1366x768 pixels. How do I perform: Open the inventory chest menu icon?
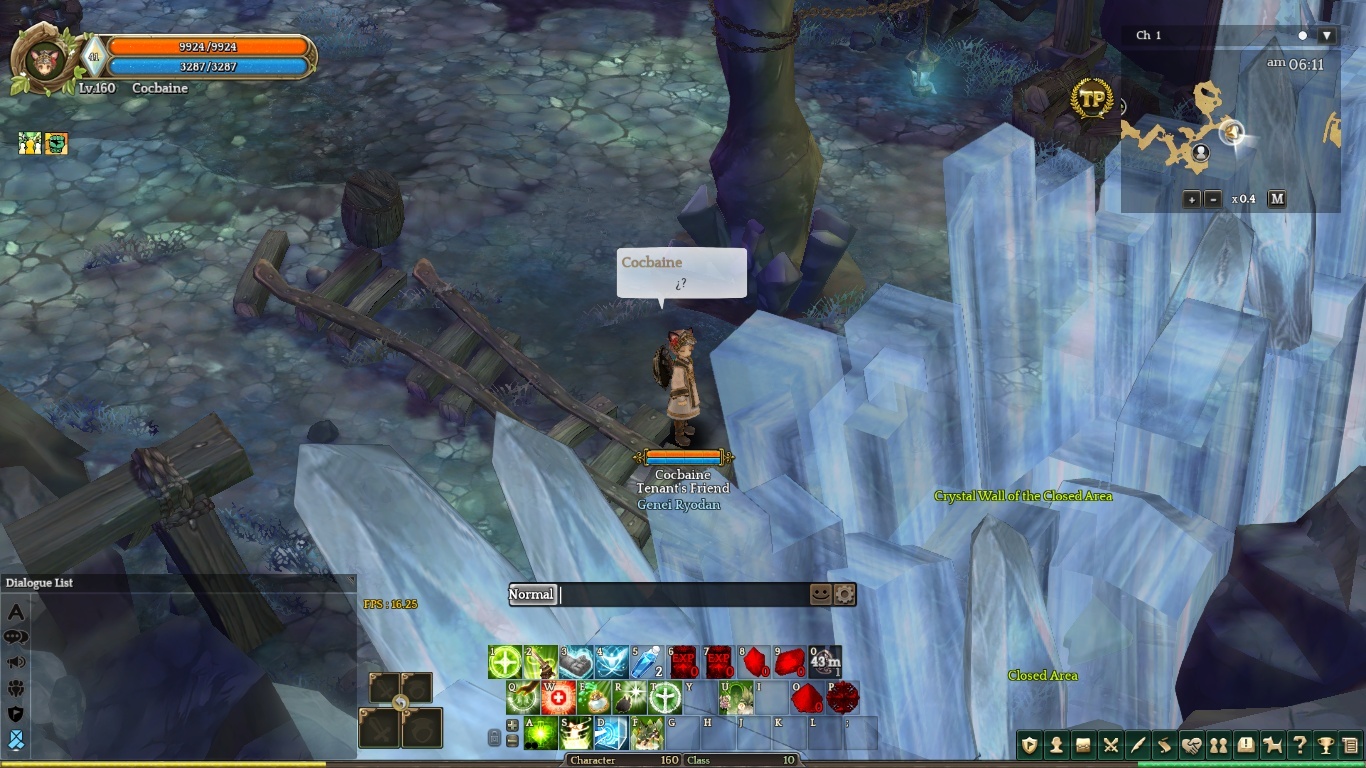point(1082,745)
